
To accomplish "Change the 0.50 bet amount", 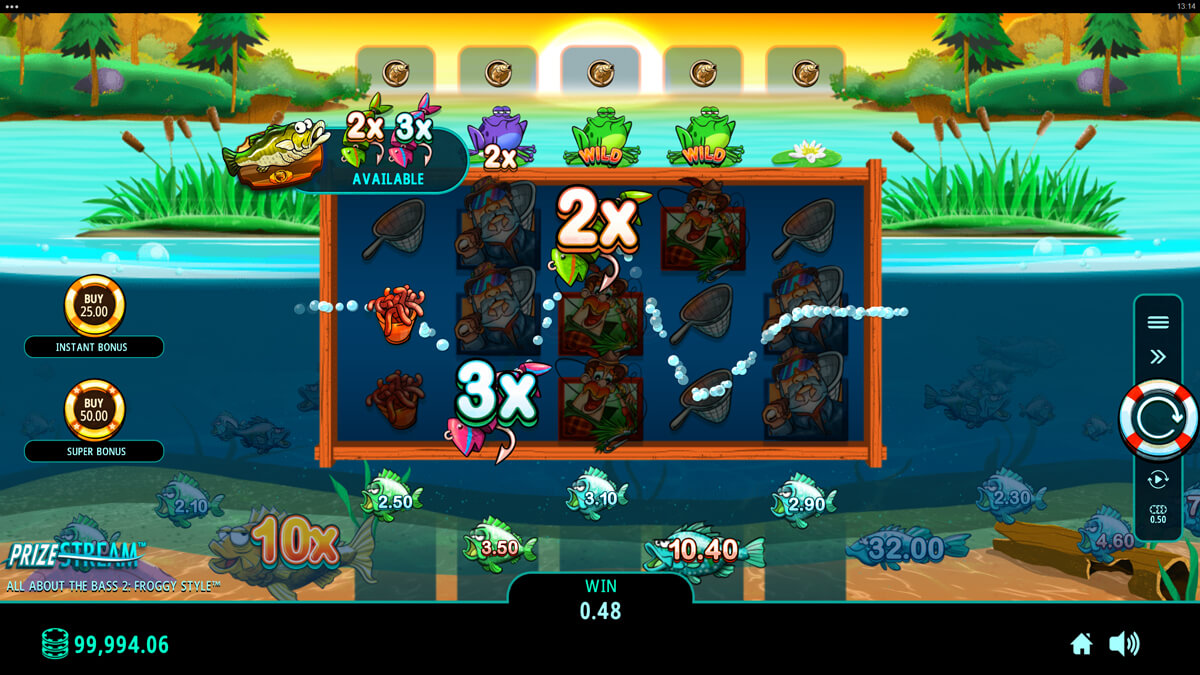I will (x=1158, y=514).
